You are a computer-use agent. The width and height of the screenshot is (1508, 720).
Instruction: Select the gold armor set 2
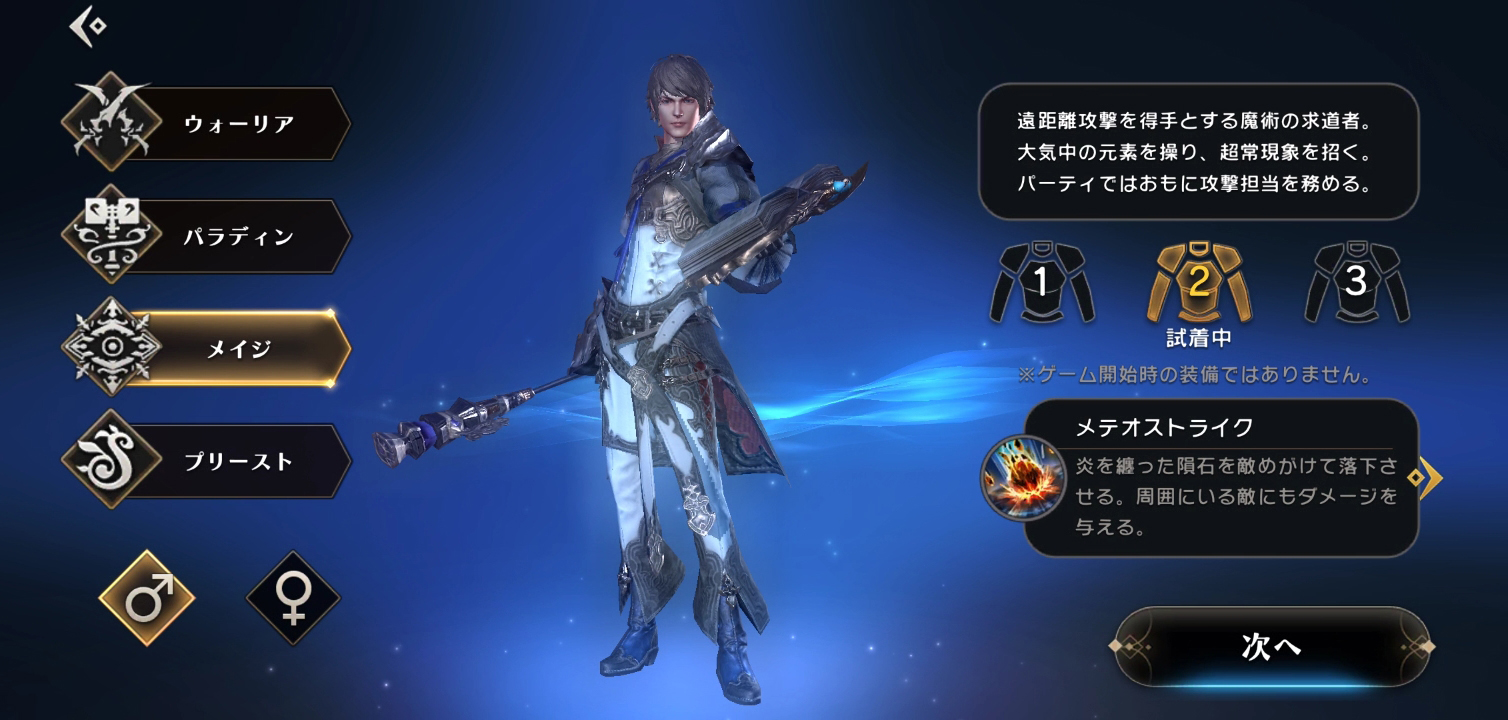click(1198, 283)
